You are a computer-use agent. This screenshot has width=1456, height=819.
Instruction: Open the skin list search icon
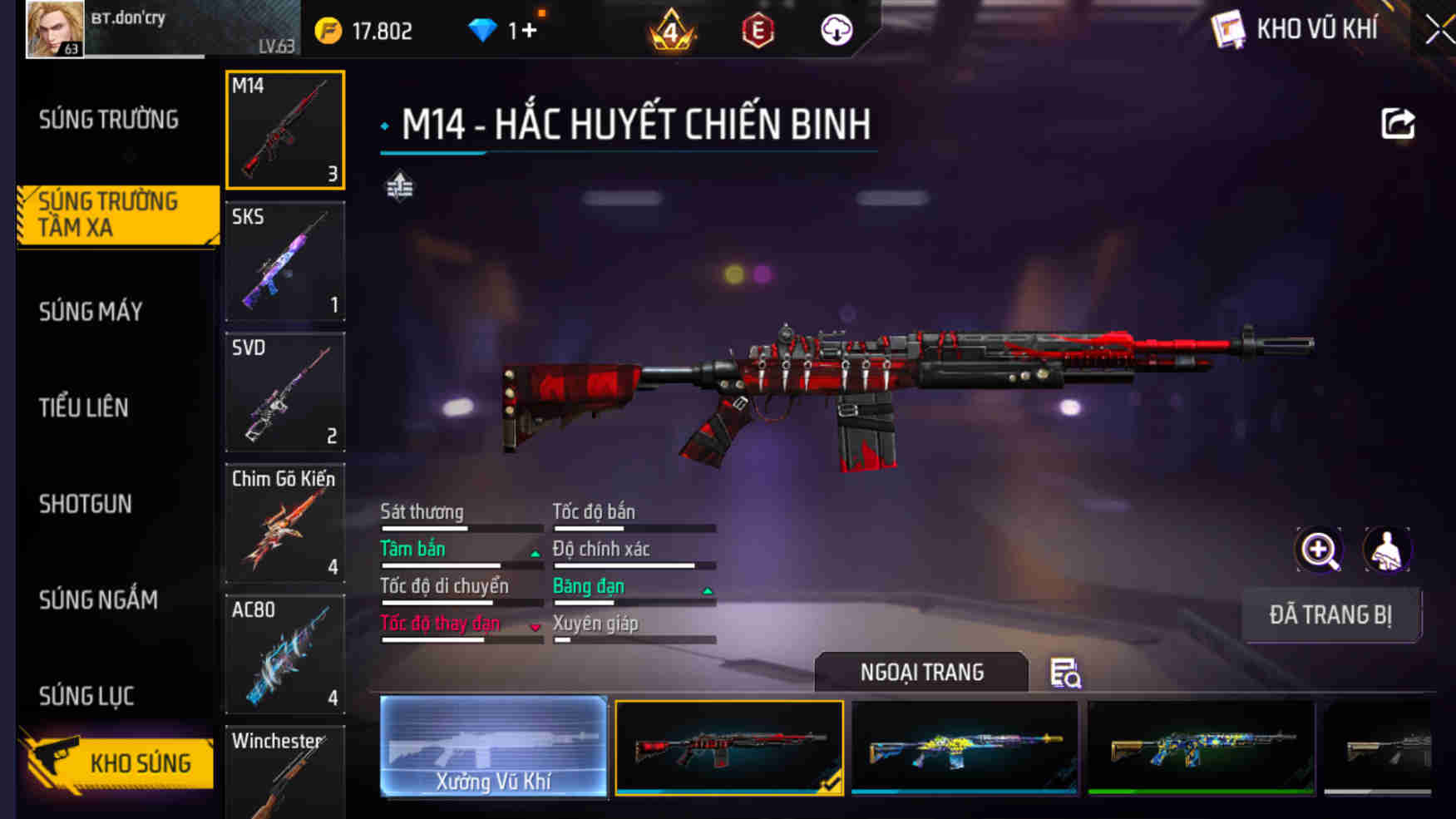tap(1065, 673)
